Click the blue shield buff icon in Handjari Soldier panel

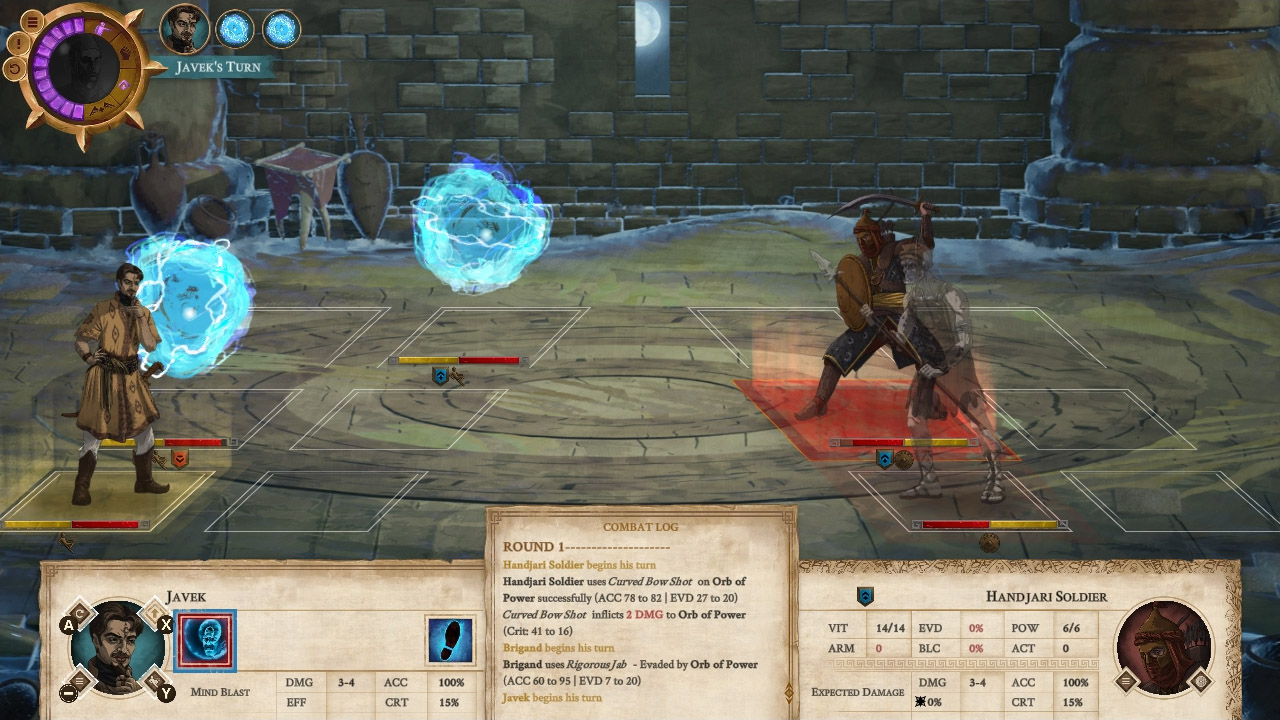click(864, 594)
